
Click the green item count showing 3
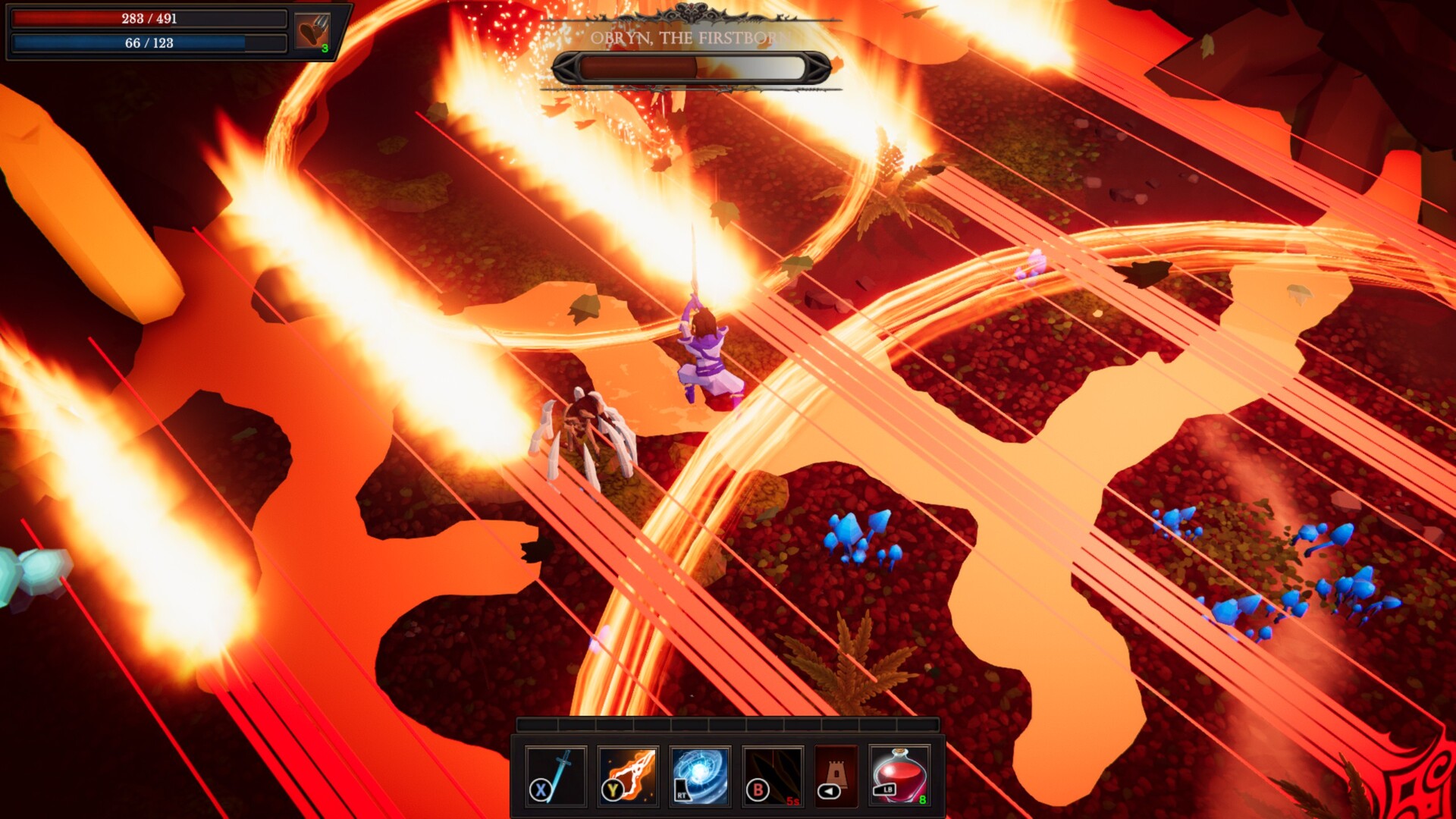(325, 50)
